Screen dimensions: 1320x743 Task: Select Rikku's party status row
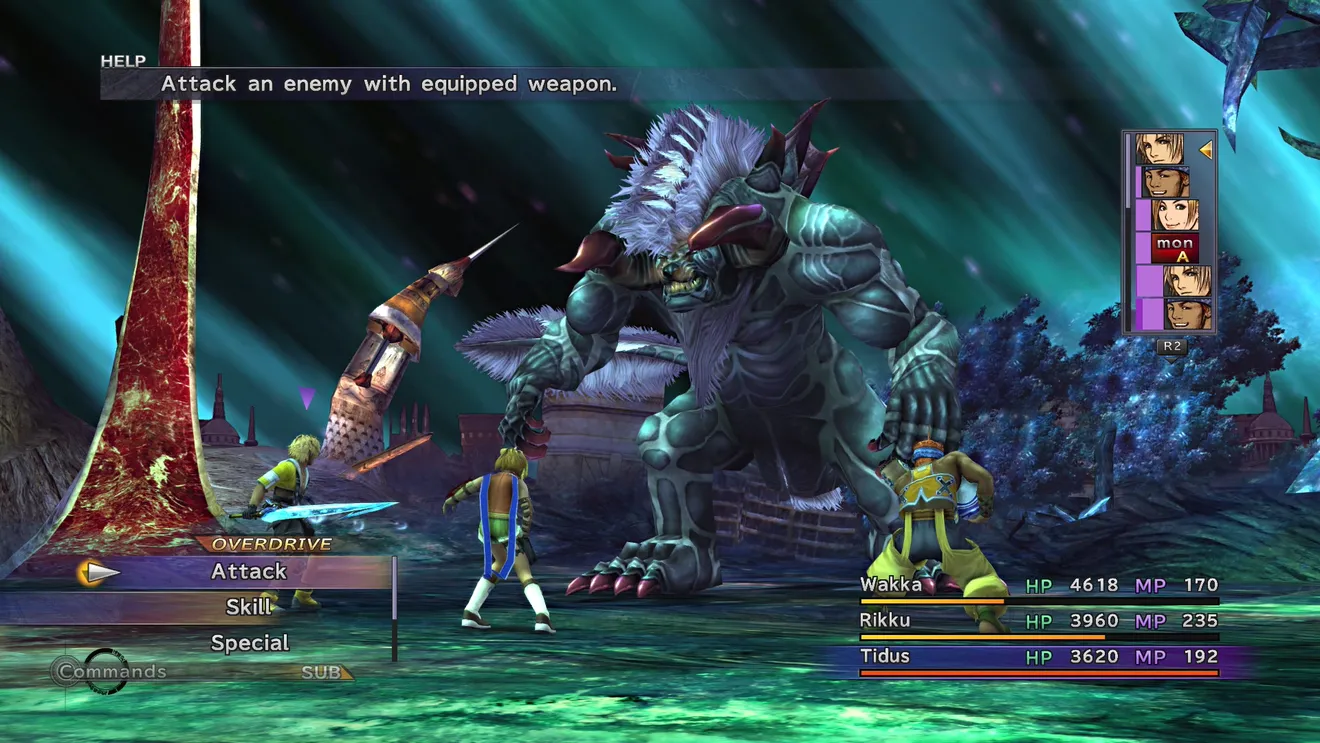pyautogui.click(x=1038, y=621)
